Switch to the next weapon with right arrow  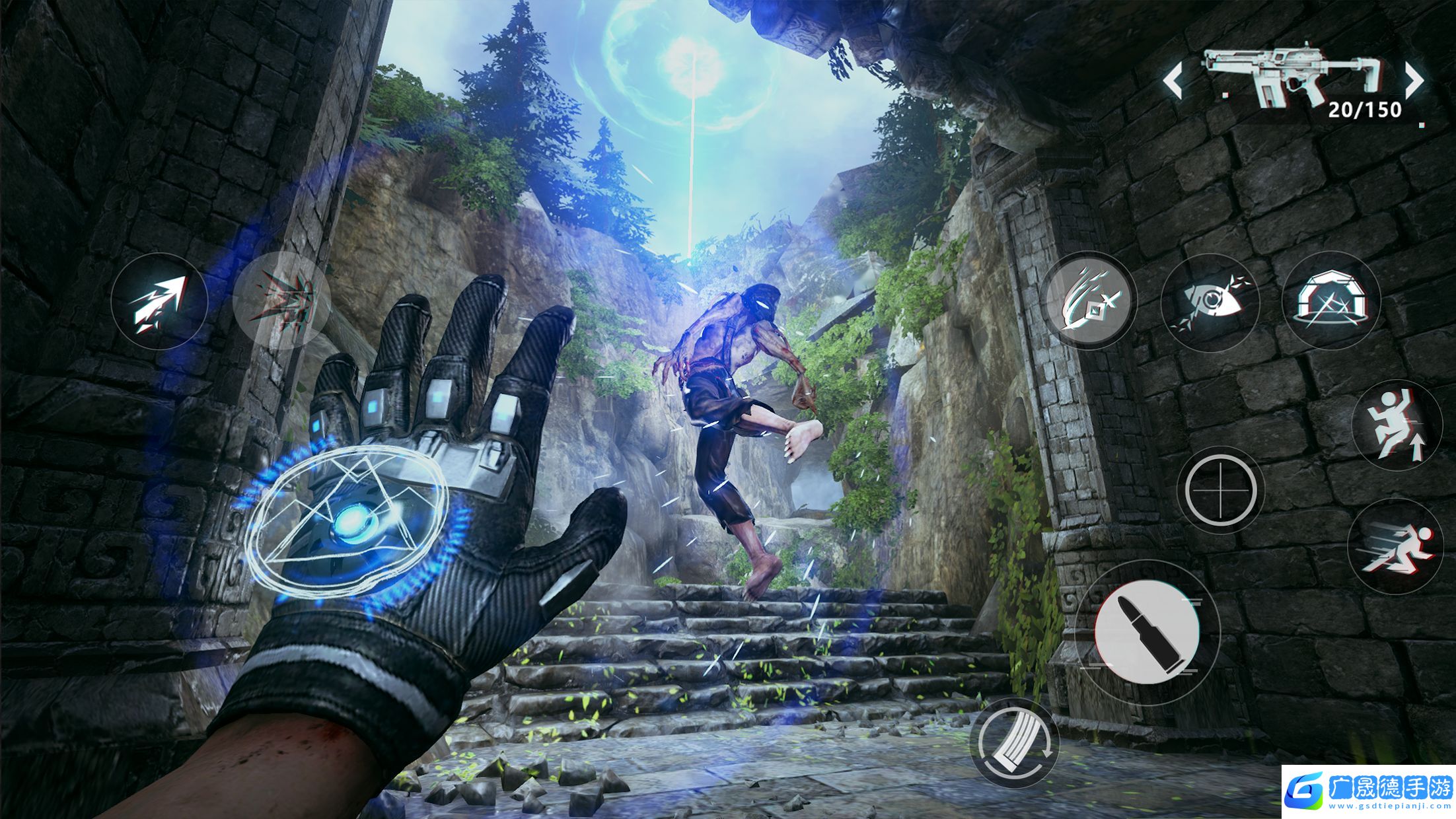click(1414, 82)
